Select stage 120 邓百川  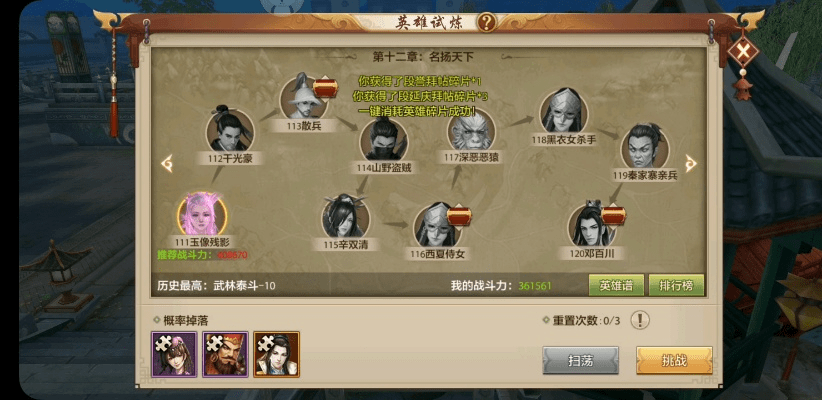click(x=591, y=226)
